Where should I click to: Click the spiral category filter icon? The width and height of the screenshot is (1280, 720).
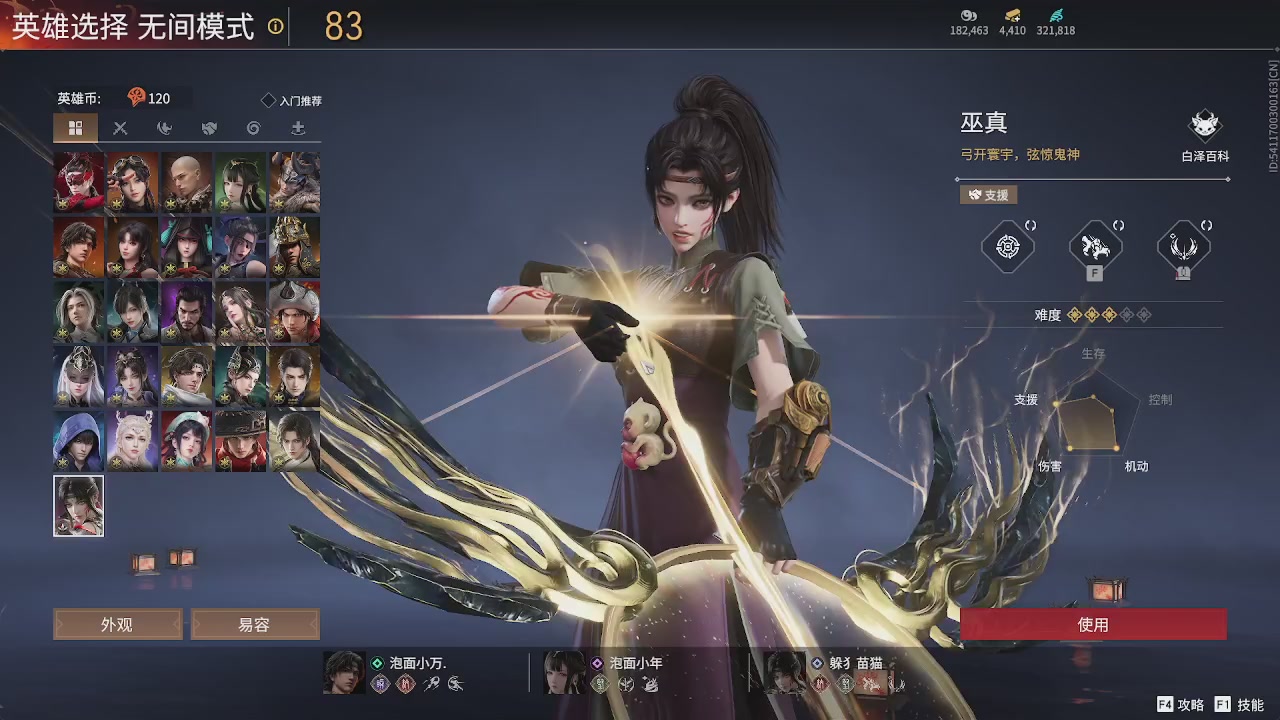click(x=251, y=128)
